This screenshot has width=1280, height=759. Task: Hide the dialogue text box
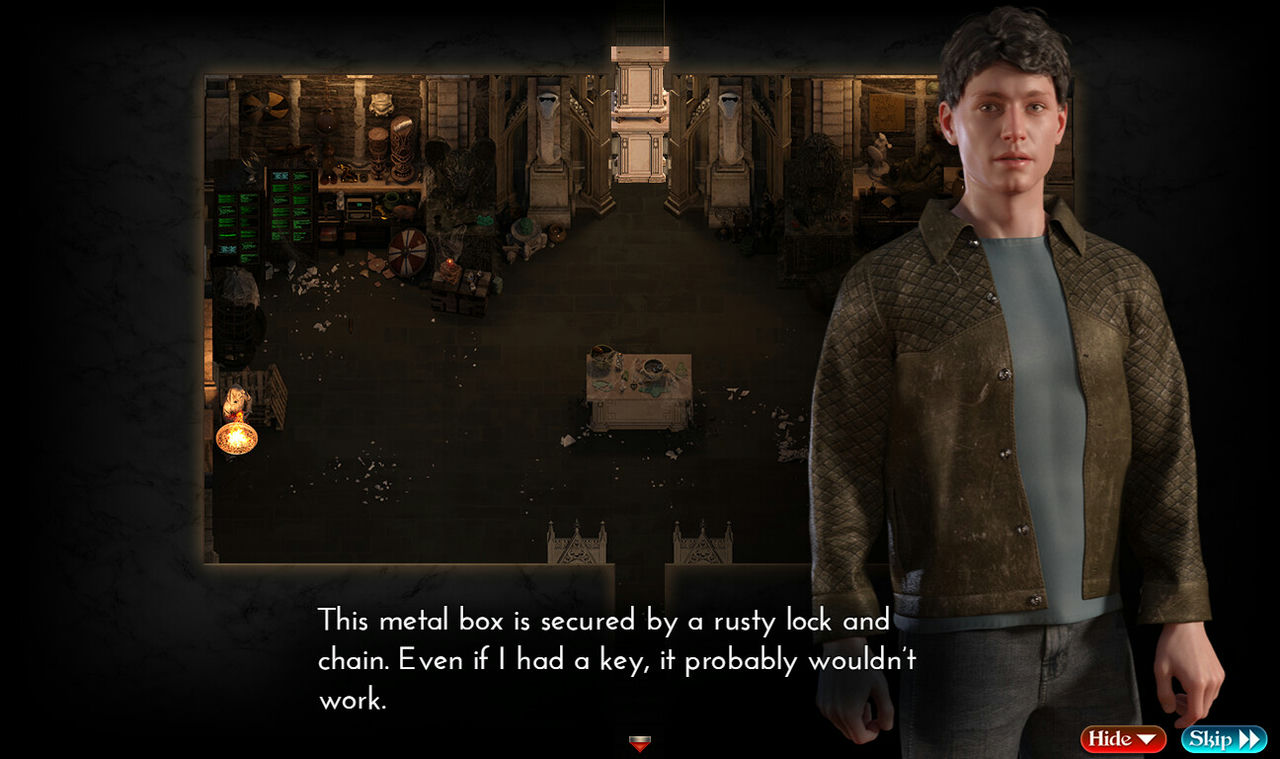1122,739
